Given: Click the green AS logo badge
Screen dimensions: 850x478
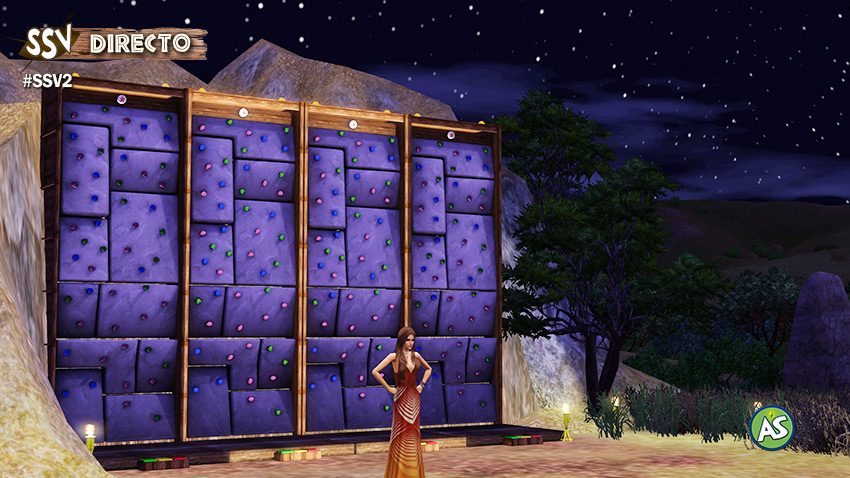Looking at the screenshot, I should (771, 428).
